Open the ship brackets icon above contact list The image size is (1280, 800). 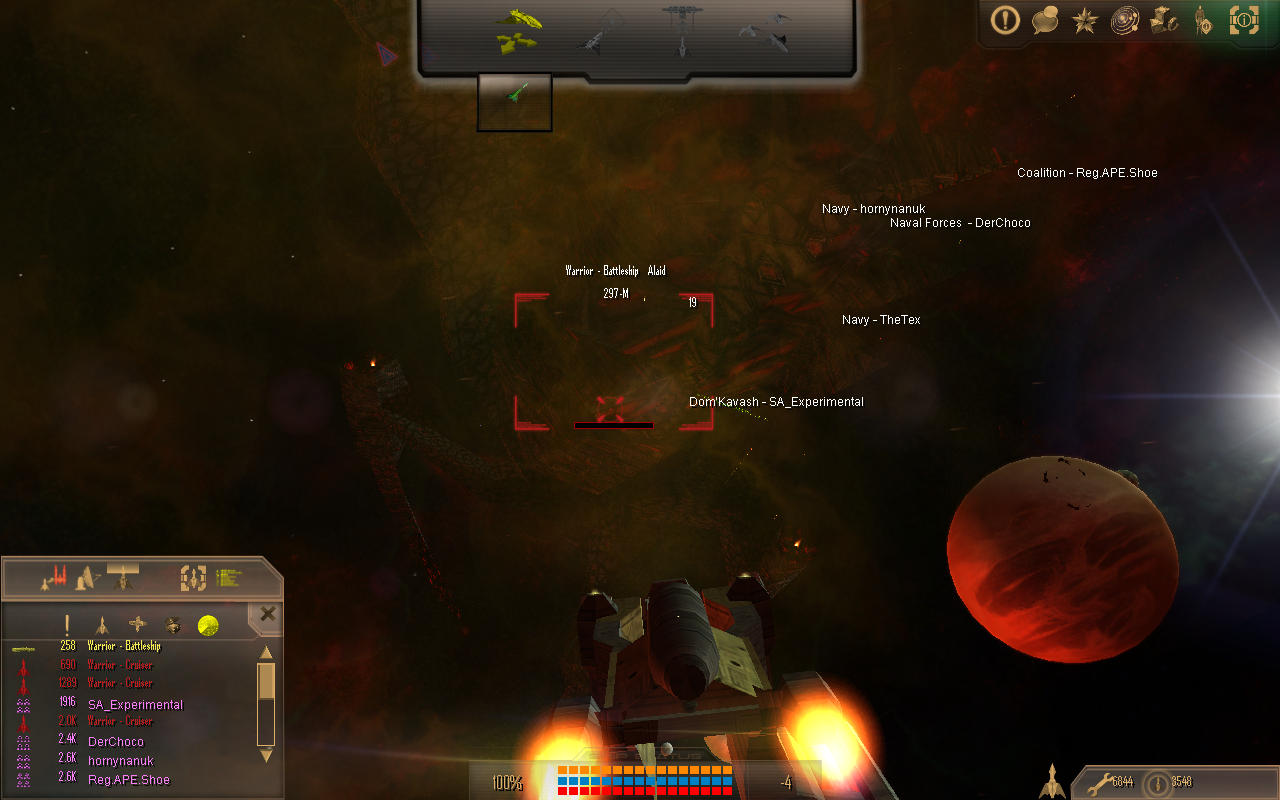coord(194,578)
